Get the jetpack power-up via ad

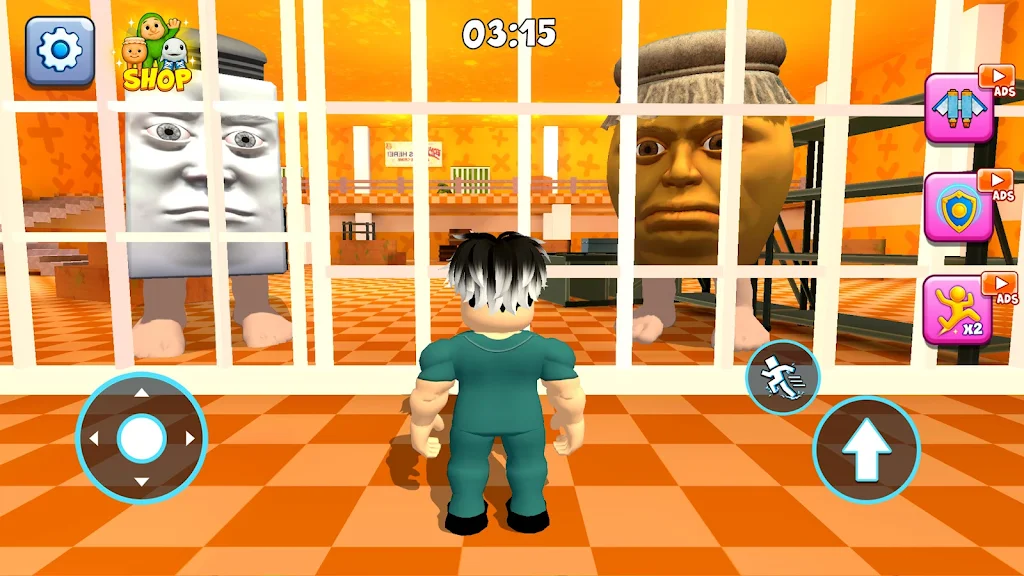point(957,107)
